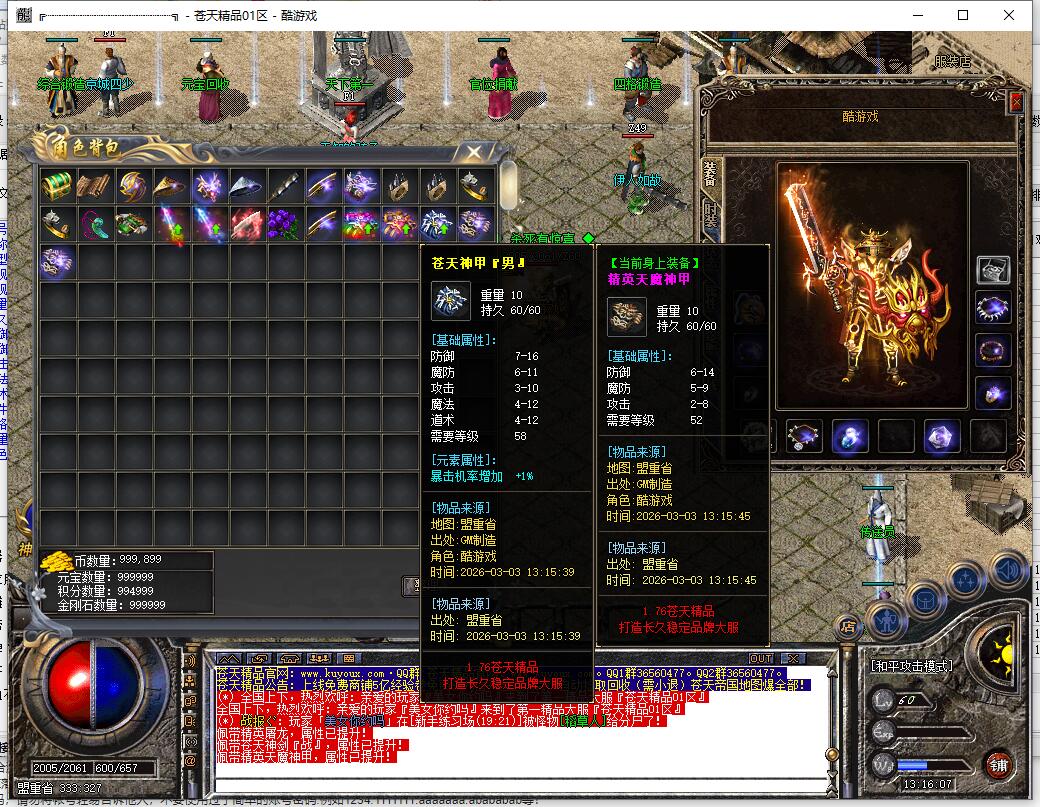Maximize the game window
The height and width of the screenshot is (807, 1040).
[963, 15]
